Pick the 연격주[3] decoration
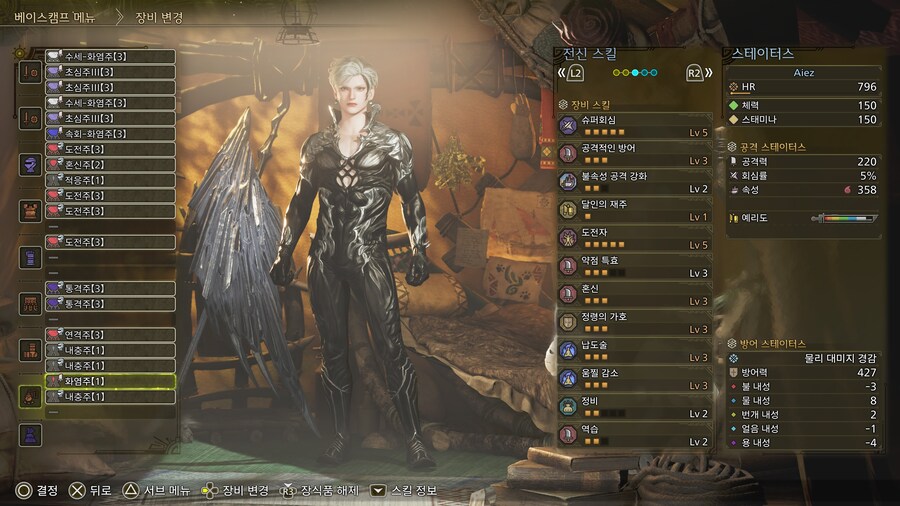900x506 pixels. (110, 334)
